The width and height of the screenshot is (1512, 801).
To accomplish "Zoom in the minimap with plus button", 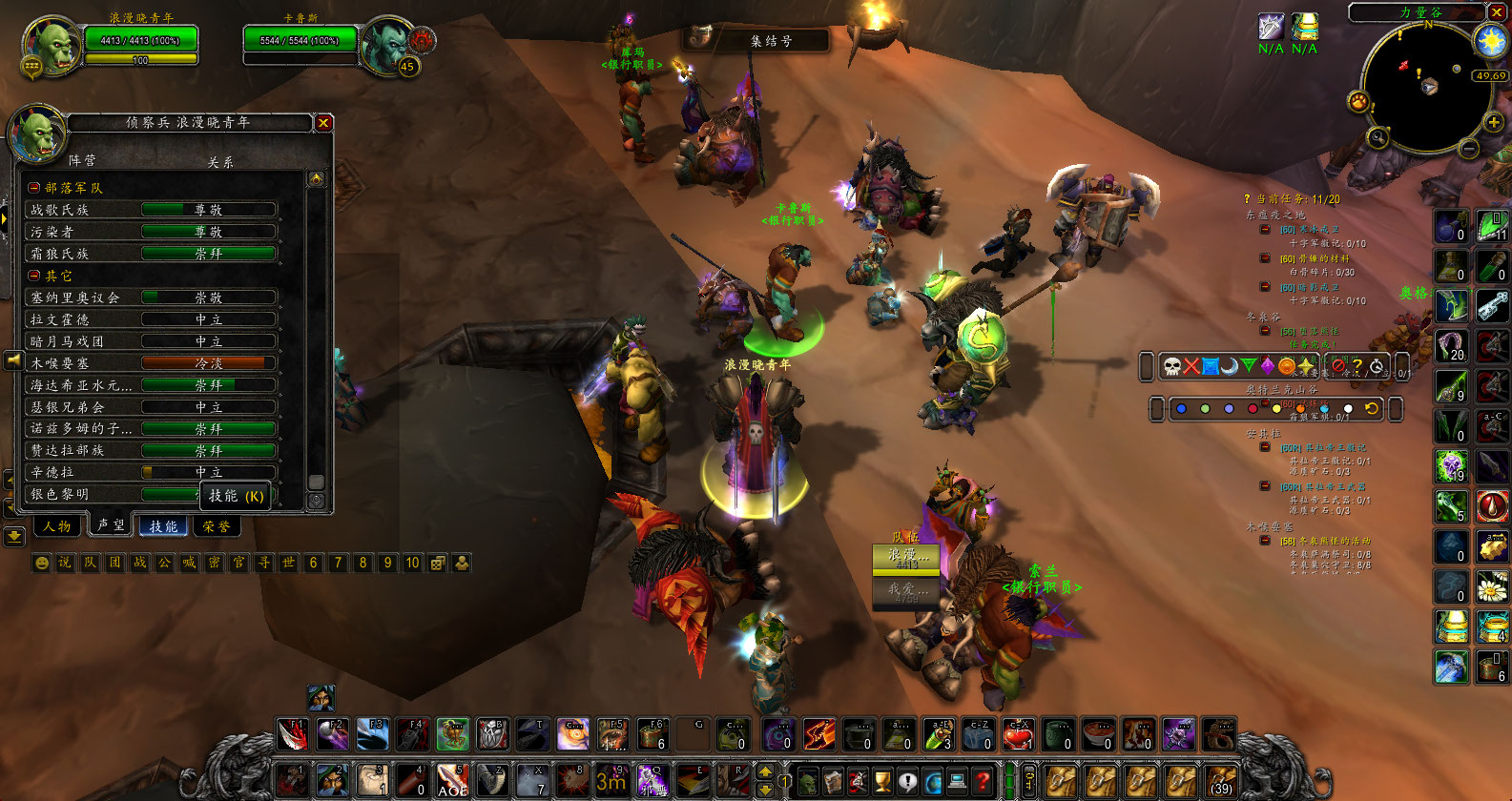I will [1493, 122].
